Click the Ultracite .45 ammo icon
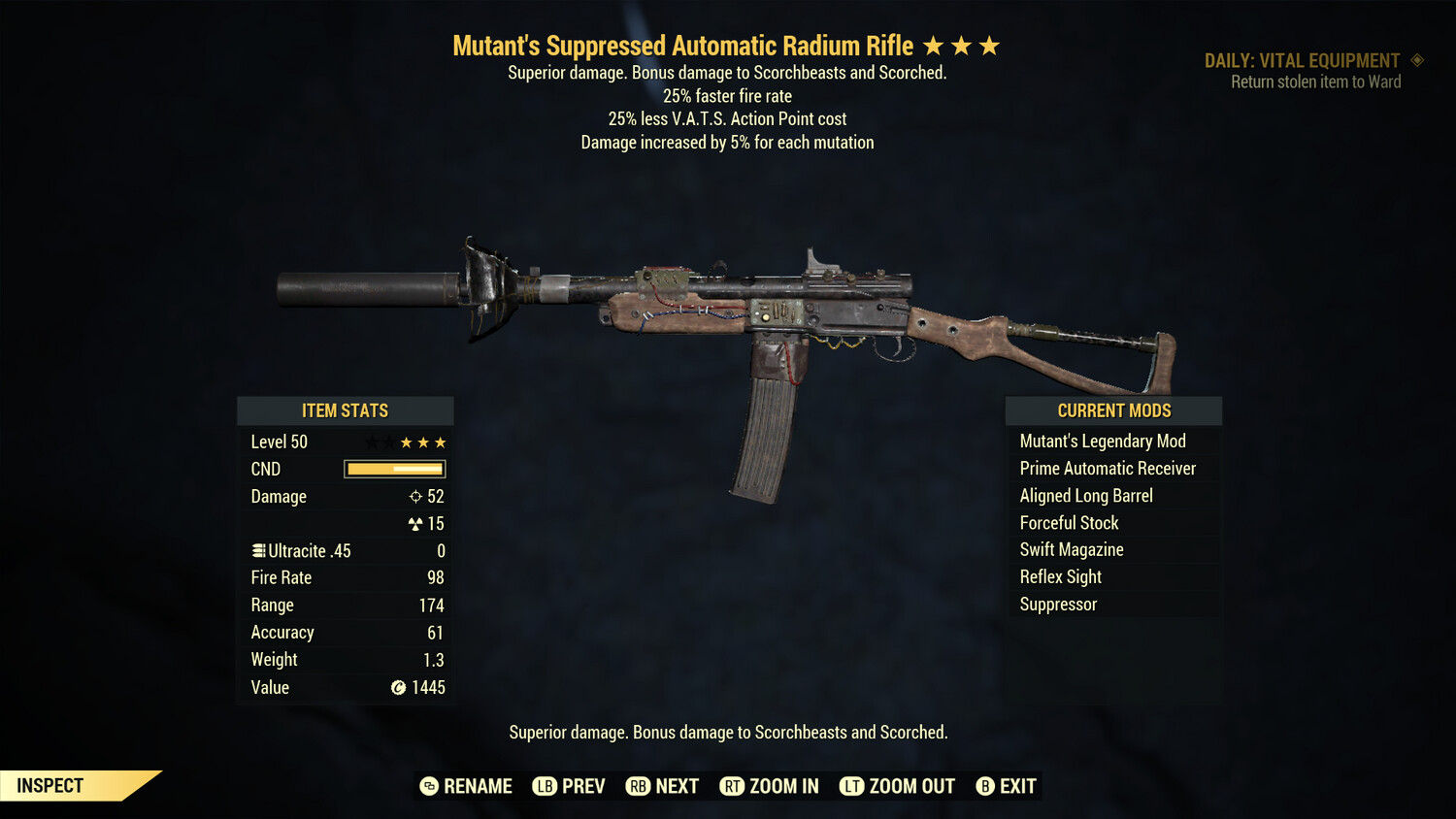1456x819 pixels. (x=257, y=550)
